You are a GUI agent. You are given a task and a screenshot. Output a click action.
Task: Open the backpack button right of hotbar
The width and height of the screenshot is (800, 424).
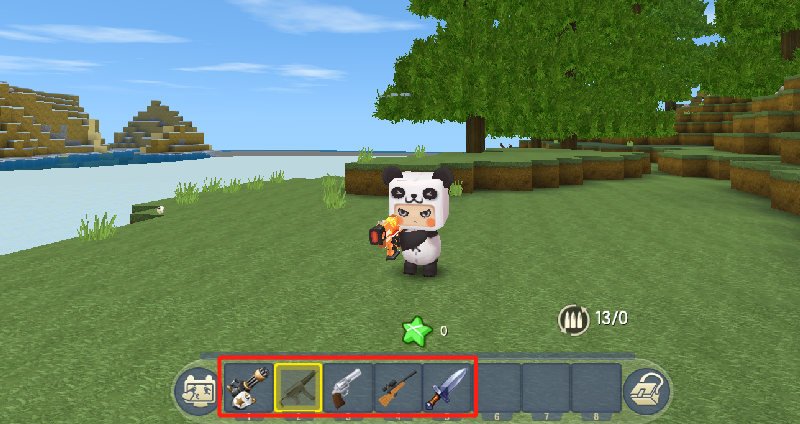tap(644, 390)
